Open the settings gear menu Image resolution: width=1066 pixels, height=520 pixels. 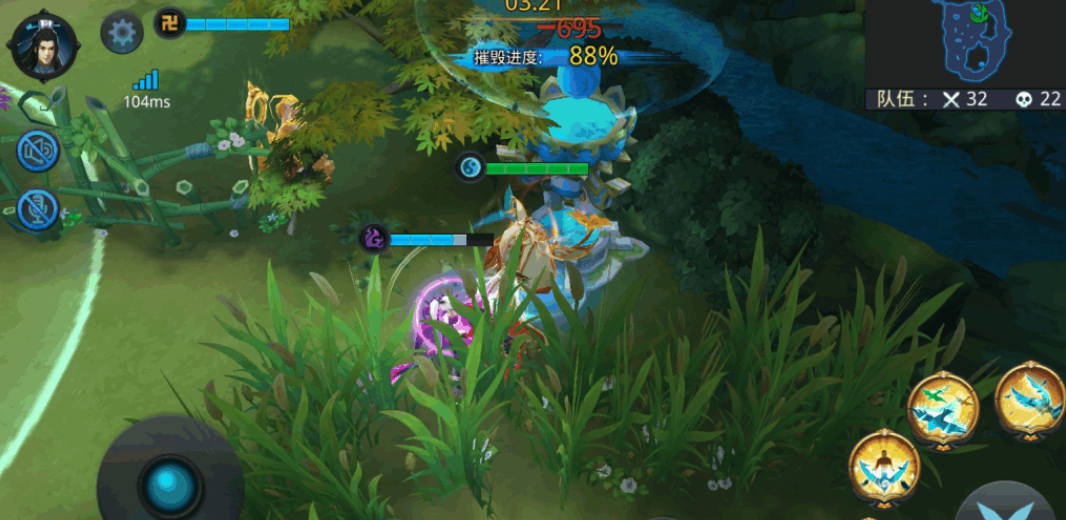122,33
